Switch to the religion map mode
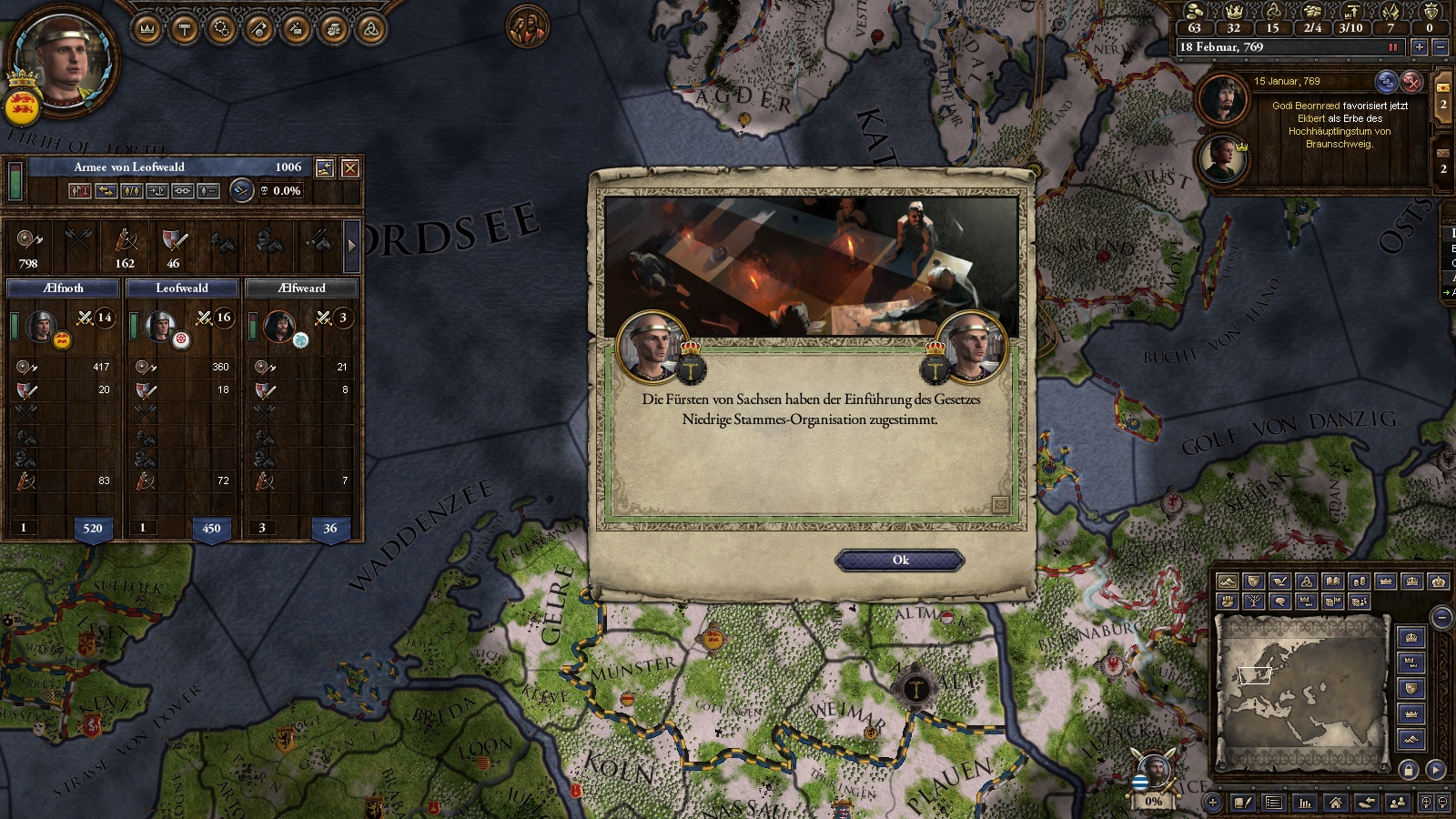 click(1307, 581)
